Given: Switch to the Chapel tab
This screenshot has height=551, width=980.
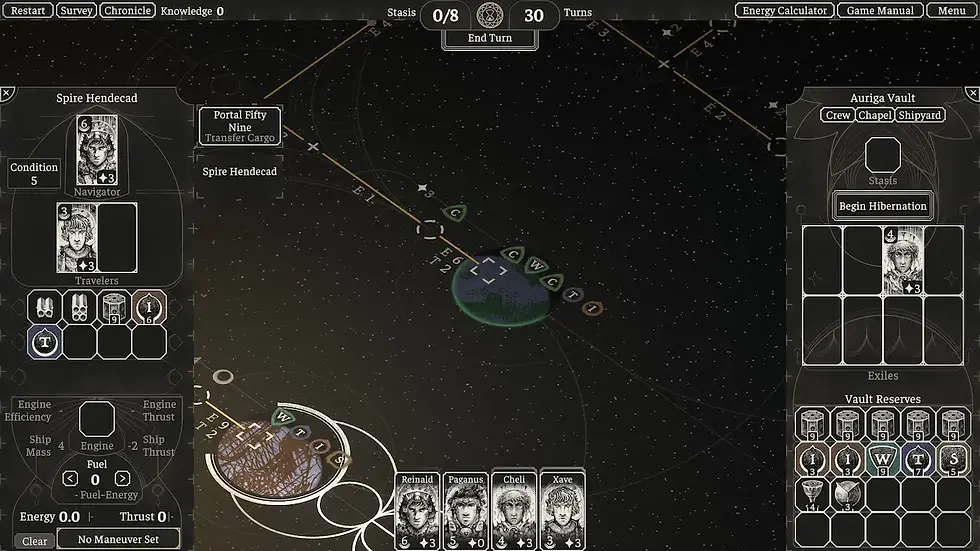Looking at the screenshot, I should point(875,116).
